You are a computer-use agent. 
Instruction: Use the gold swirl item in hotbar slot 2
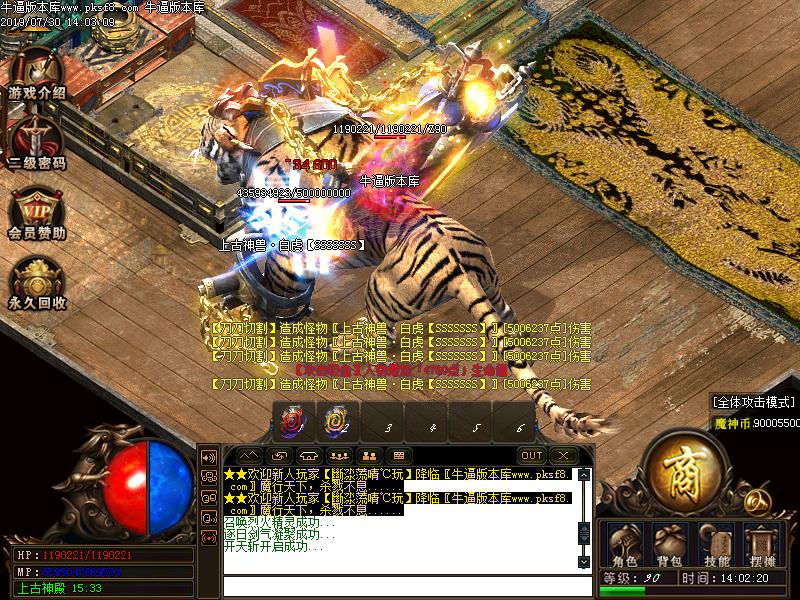click(x=337, y=424)
